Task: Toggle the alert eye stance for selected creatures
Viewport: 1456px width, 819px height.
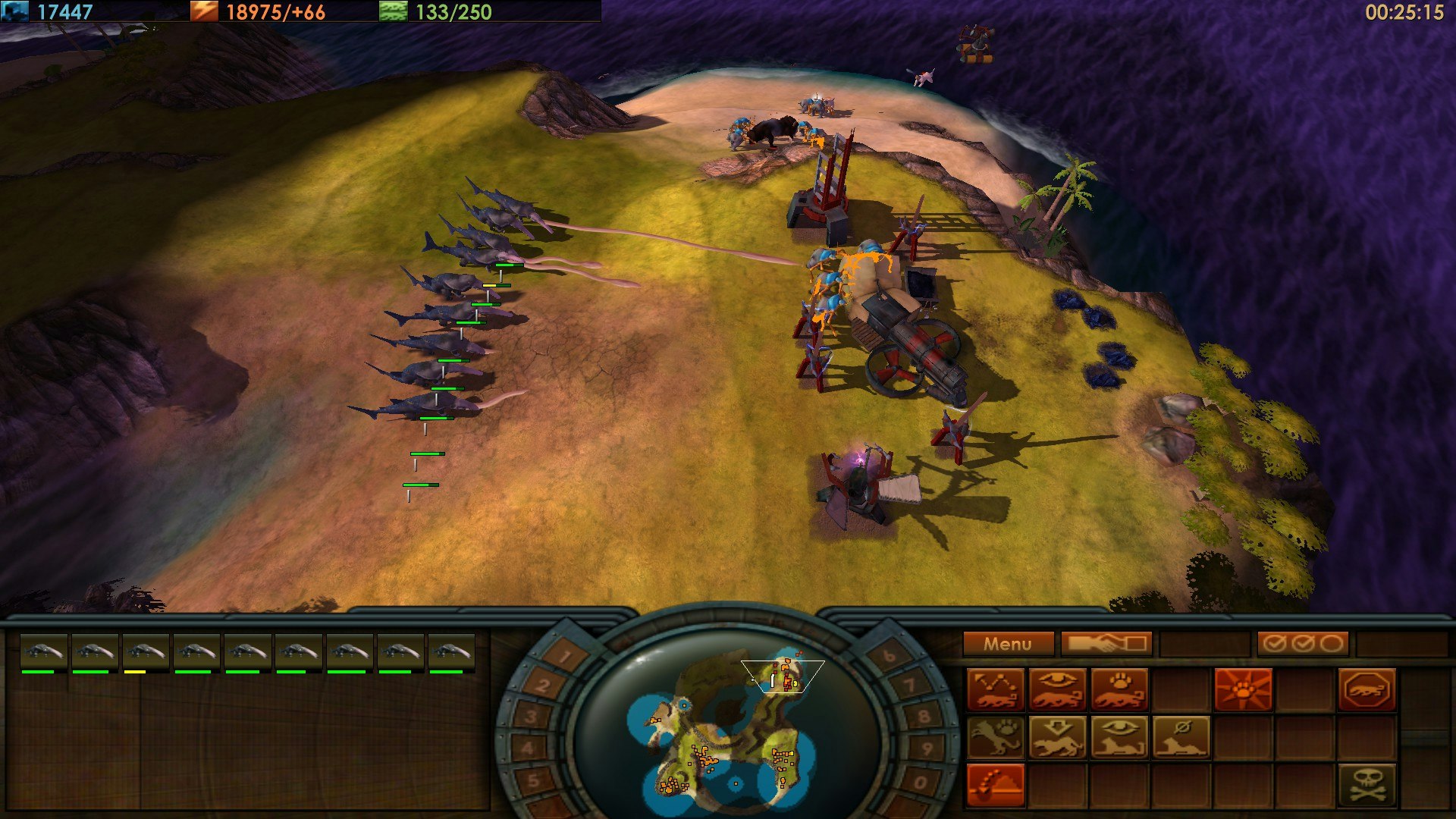Action: [1119, 736]
